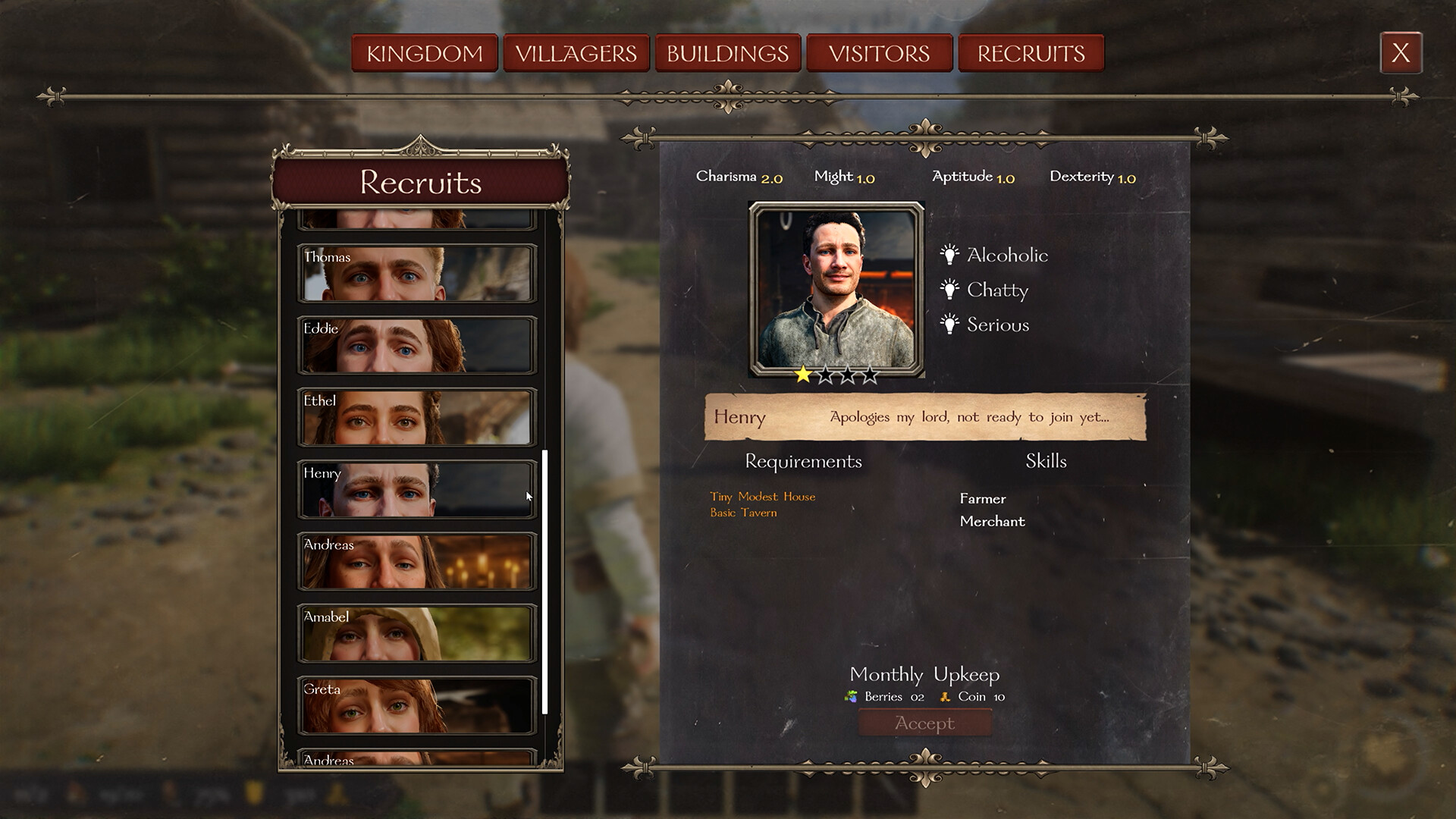Click the torch resource icon in bottom bar
This screenshot has width=1456, height=819.
point(76,792)
